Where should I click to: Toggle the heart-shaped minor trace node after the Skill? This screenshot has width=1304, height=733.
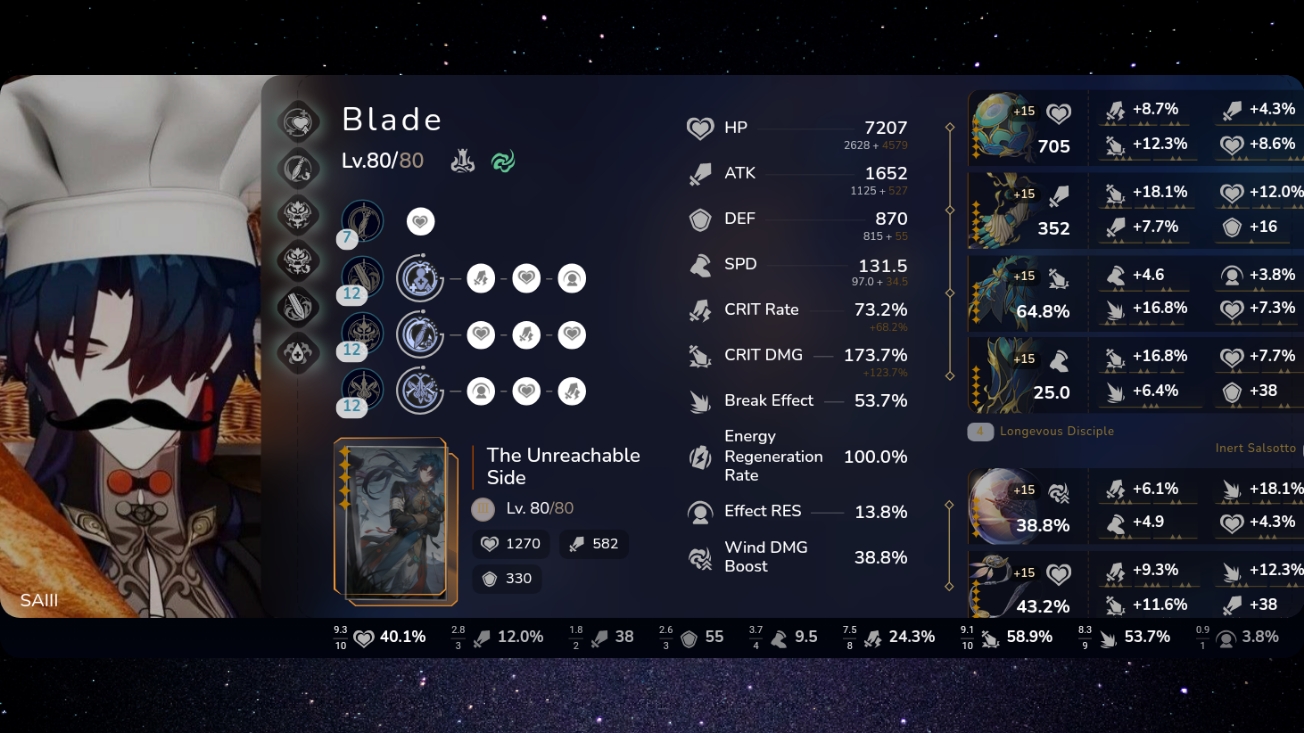[526, 278]
